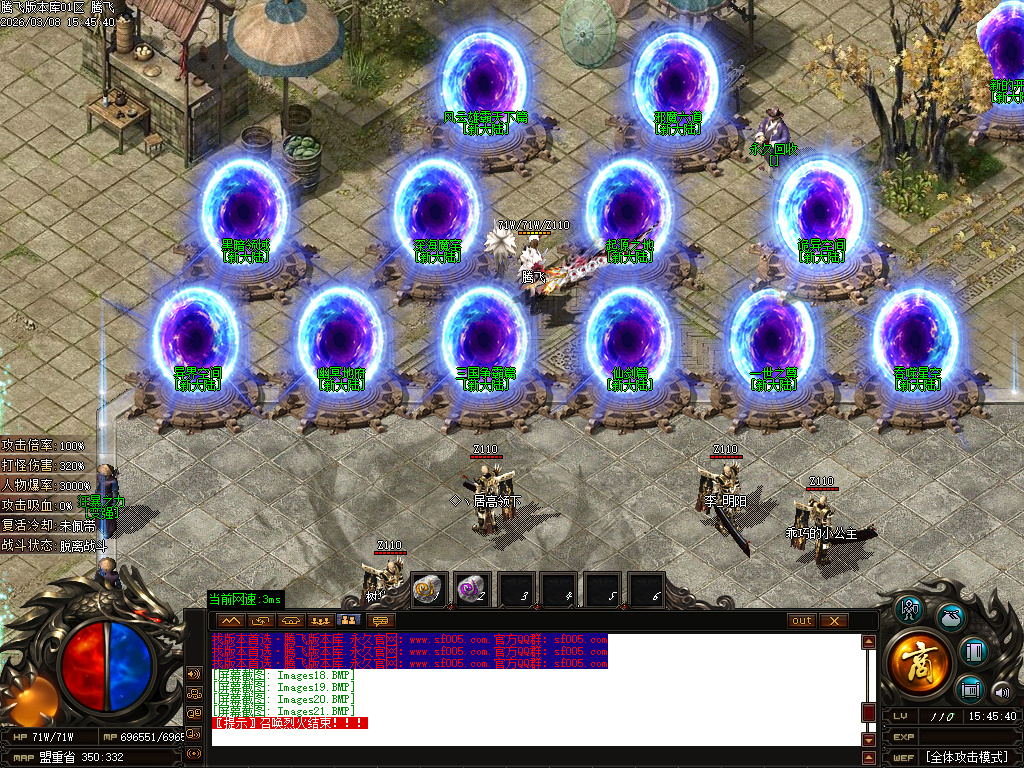
Task: Close the game with the X button
Action: click(833, 621)
